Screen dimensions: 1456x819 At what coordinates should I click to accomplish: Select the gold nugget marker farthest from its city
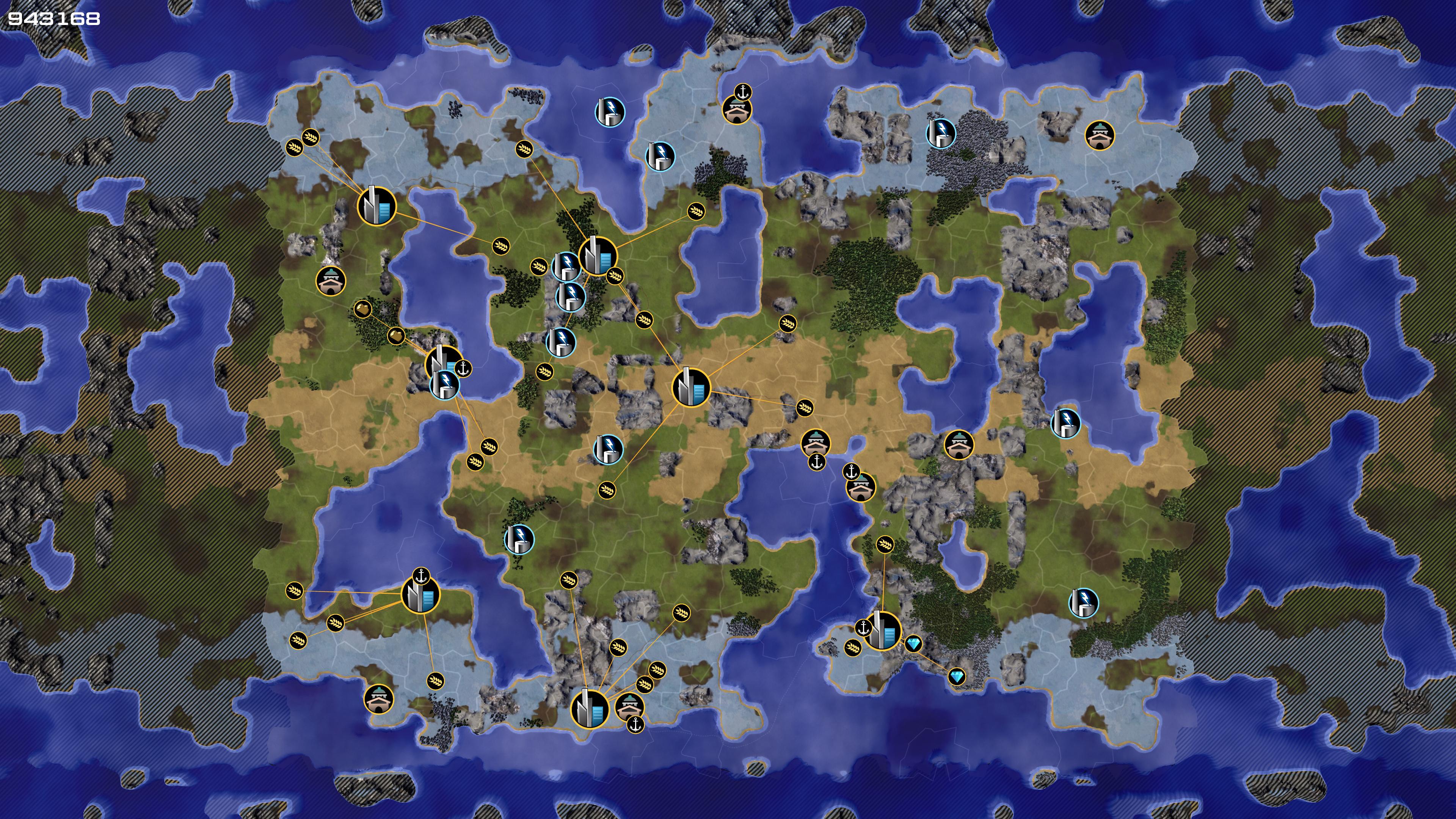[362, 309]
